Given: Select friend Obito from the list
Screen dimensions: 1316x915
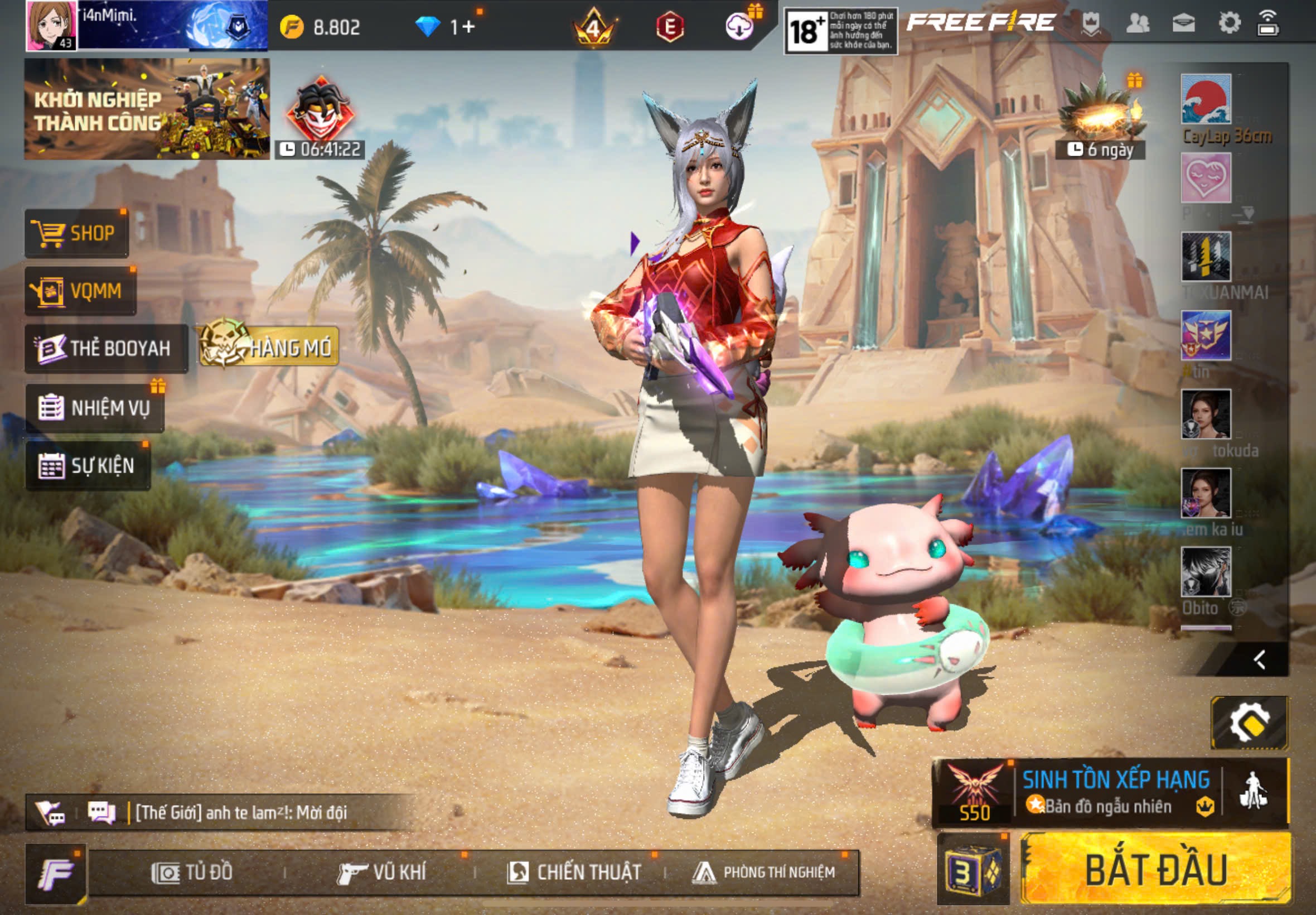Looking at the screenshot, I should (x=1206, y=574).
